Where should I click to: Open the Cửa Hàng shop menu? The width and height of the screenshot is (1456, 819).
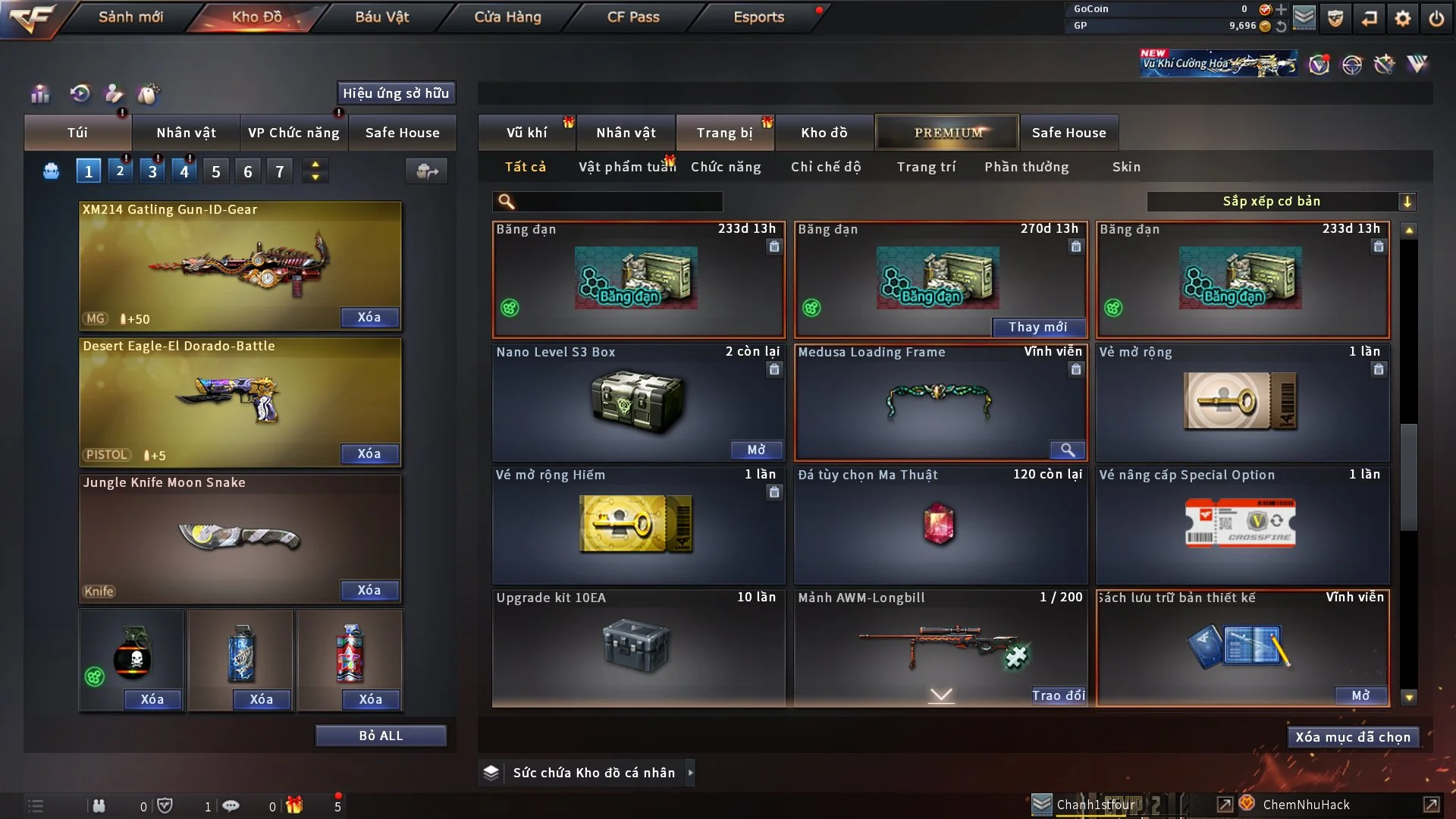(507, 17)
